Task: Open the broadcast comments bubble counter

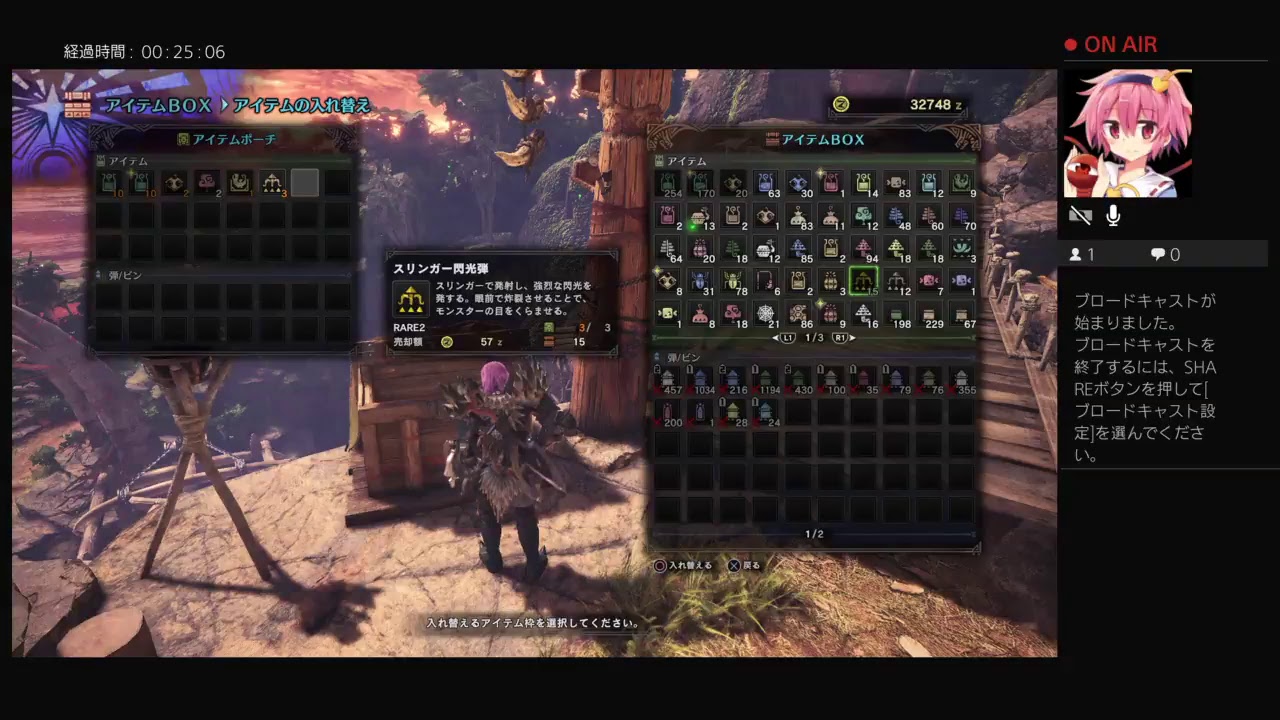Action: [1165, 255]
